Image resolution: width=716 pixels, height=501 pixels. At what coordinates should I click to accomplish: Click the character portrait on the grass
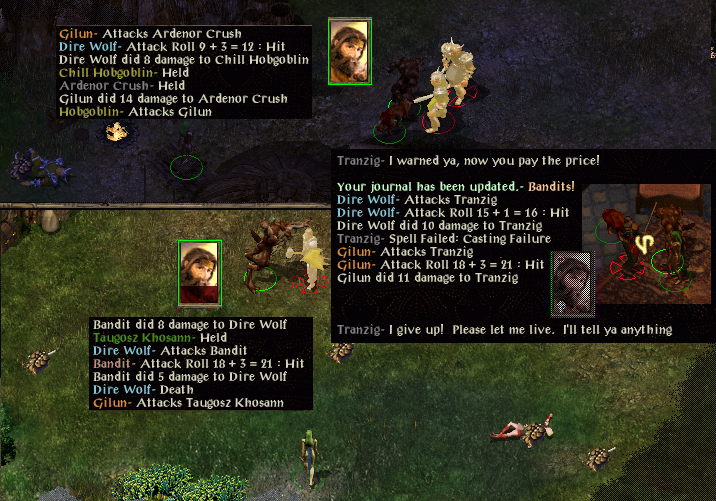199,272
